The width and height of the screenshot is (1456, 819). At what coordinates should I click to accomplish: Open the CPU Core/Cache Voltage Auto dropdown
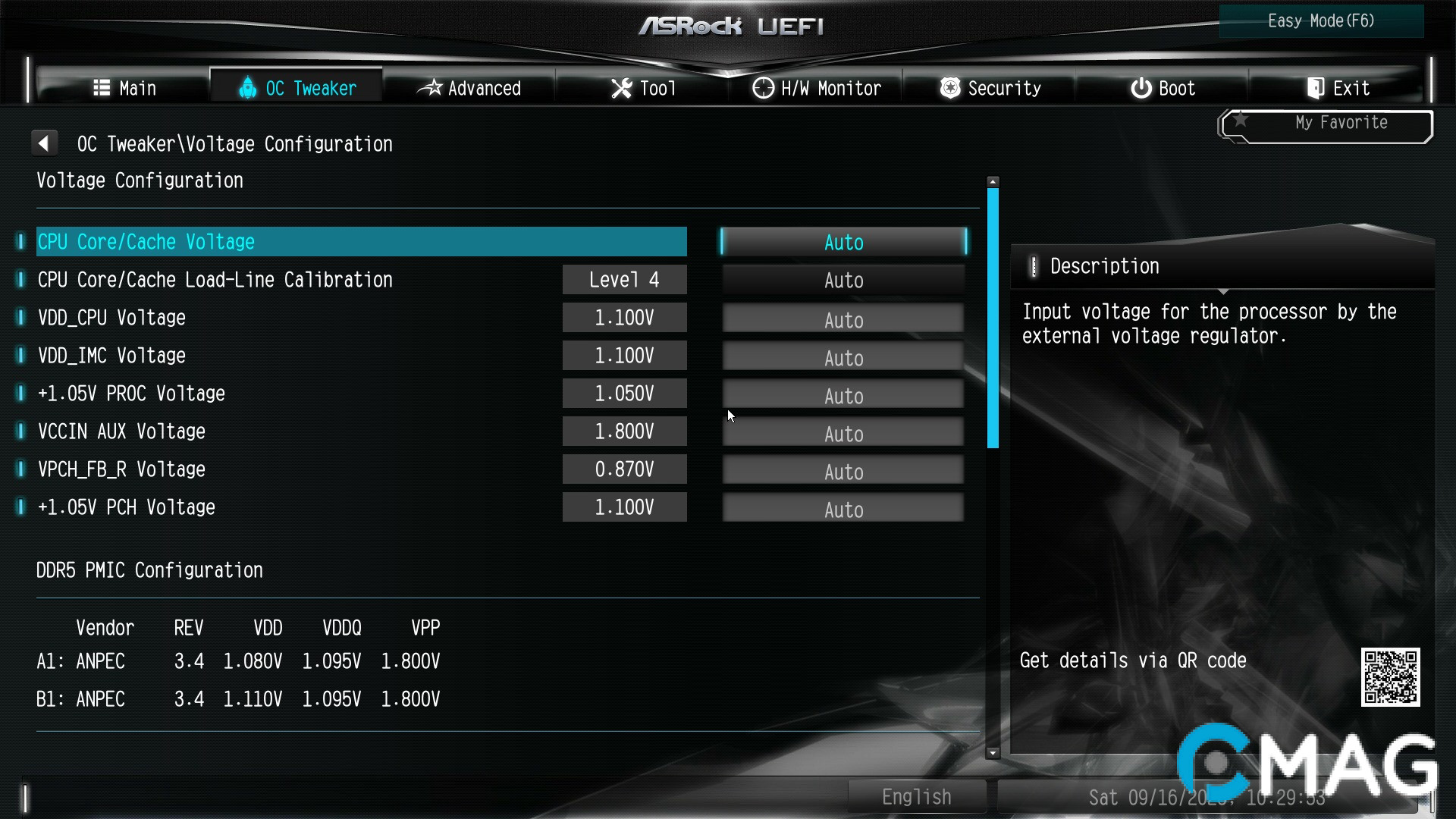coord(843,241)
